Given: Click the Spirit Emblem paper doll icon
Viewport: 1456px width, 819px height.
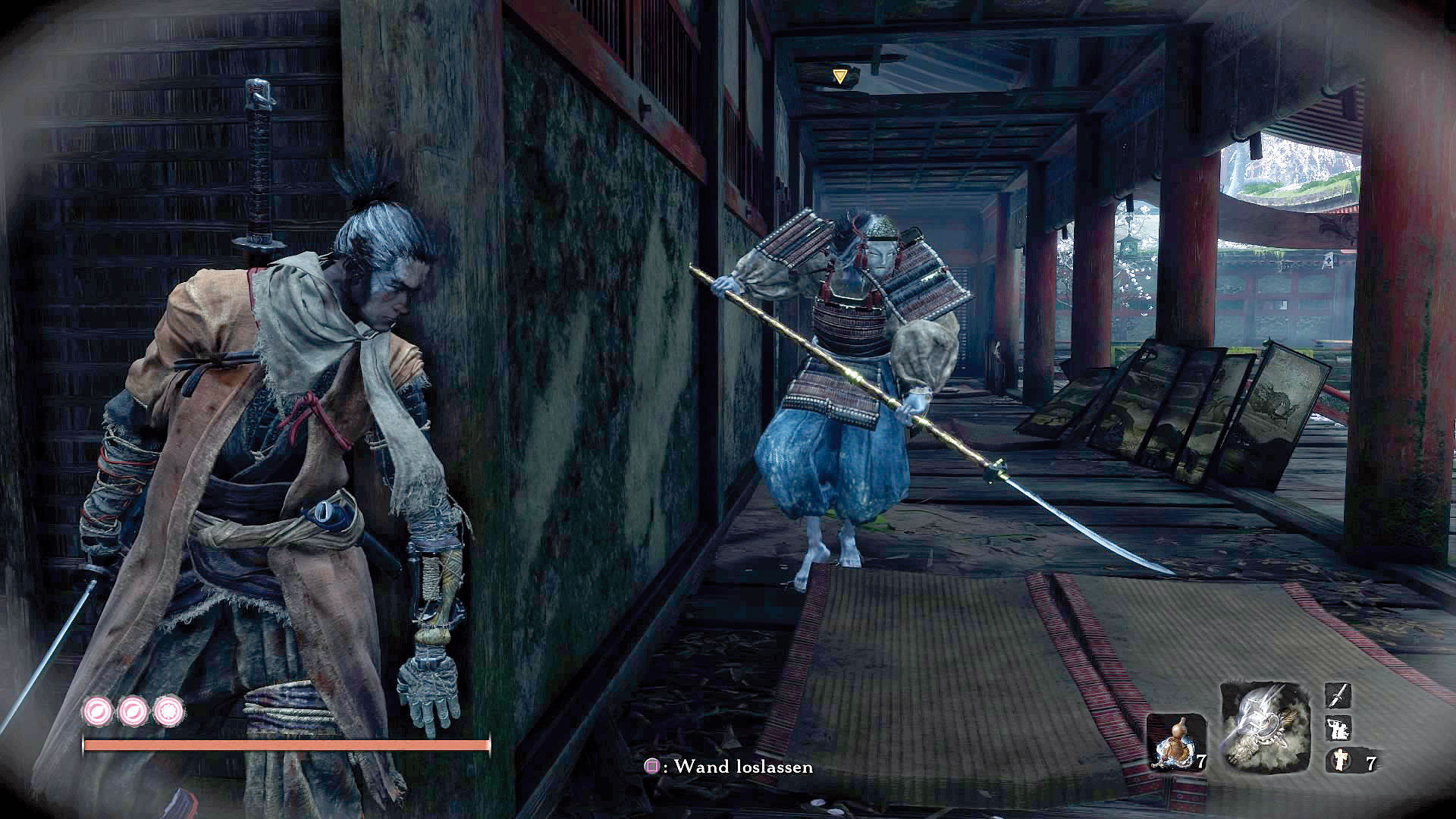Looking at the screenshot, I should (1339, 761).
